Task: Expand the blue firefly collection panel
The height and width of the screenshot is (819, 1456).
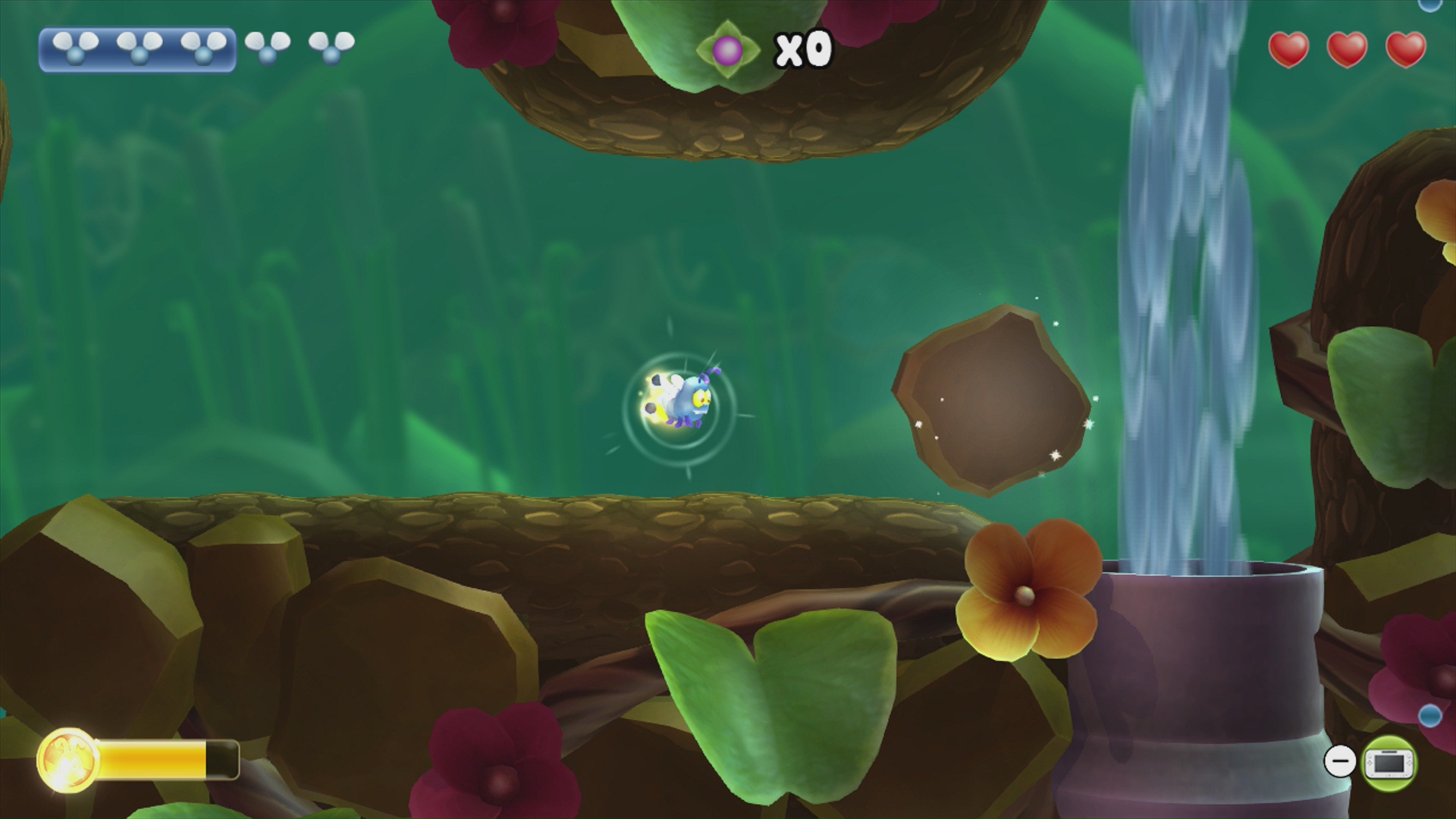Action: pyautogui.click(x=136, y=49)
